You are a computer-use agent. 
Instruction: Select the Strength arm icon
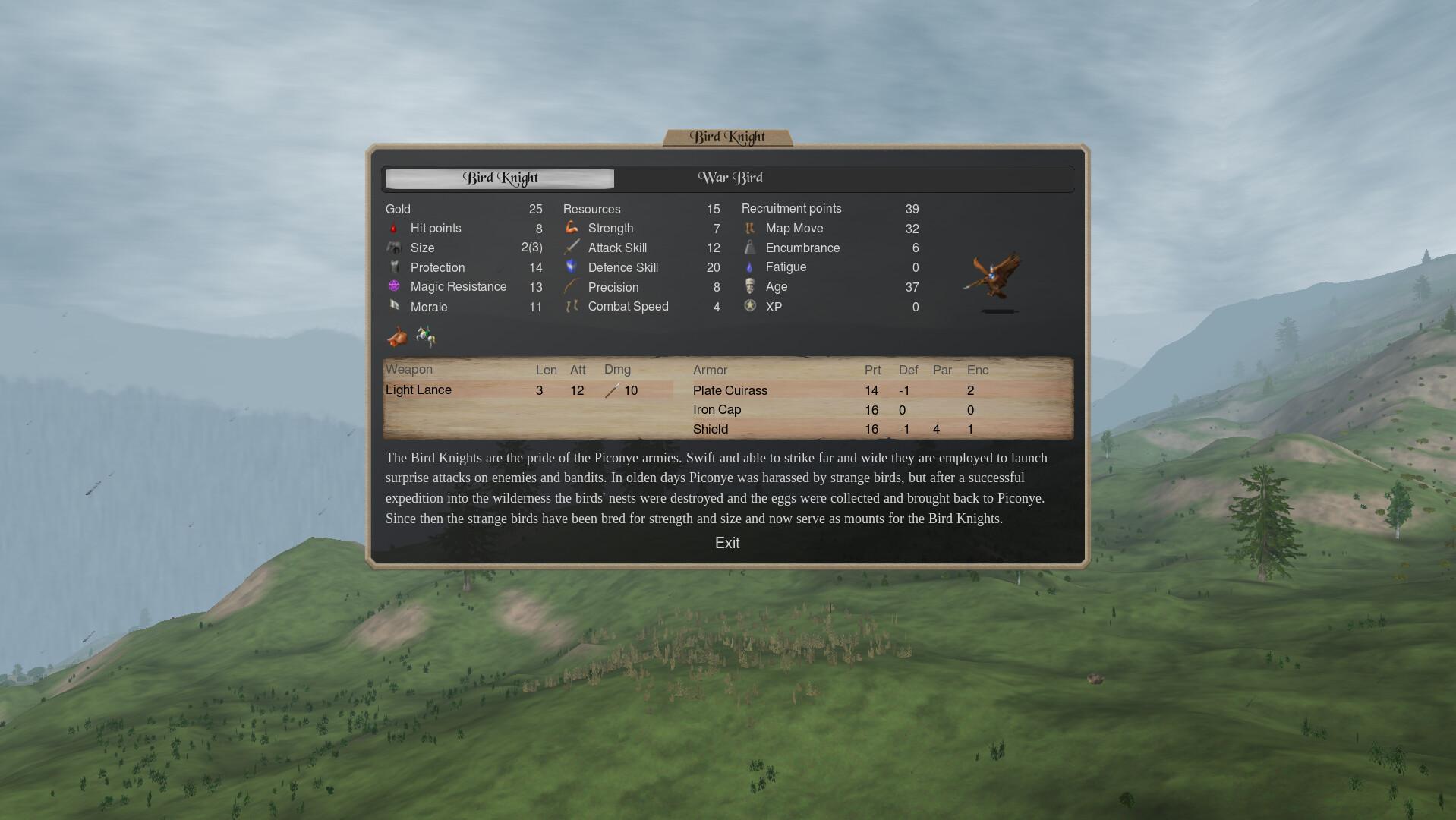(x=572, y=228)
